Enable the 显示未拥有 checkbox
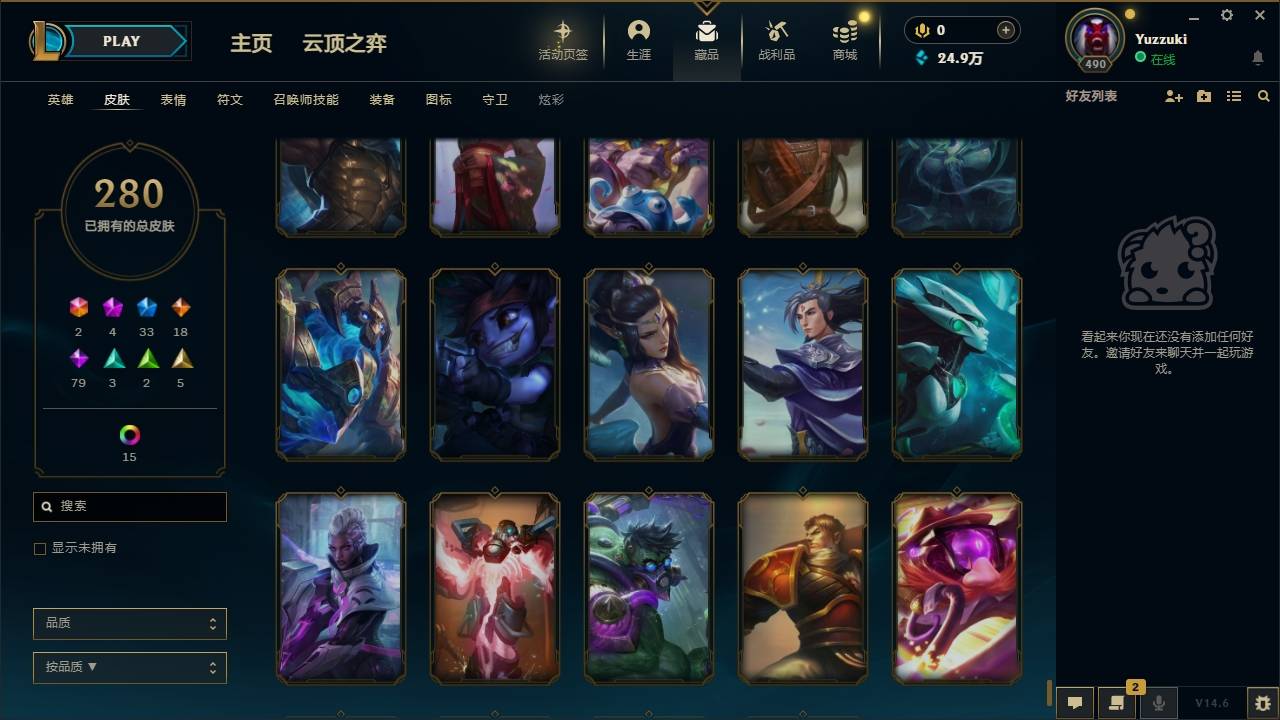Viewport: 1280px width, 720px height. [40, 548]
